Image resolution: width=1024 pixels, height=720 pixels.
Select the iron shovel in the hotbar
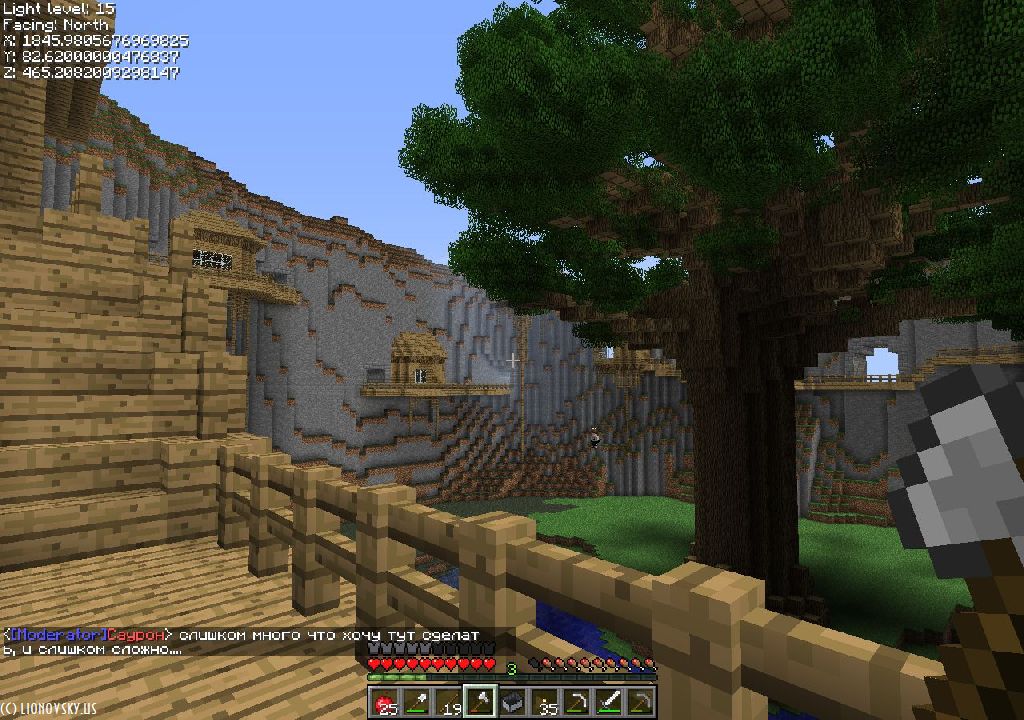[417, 703]
